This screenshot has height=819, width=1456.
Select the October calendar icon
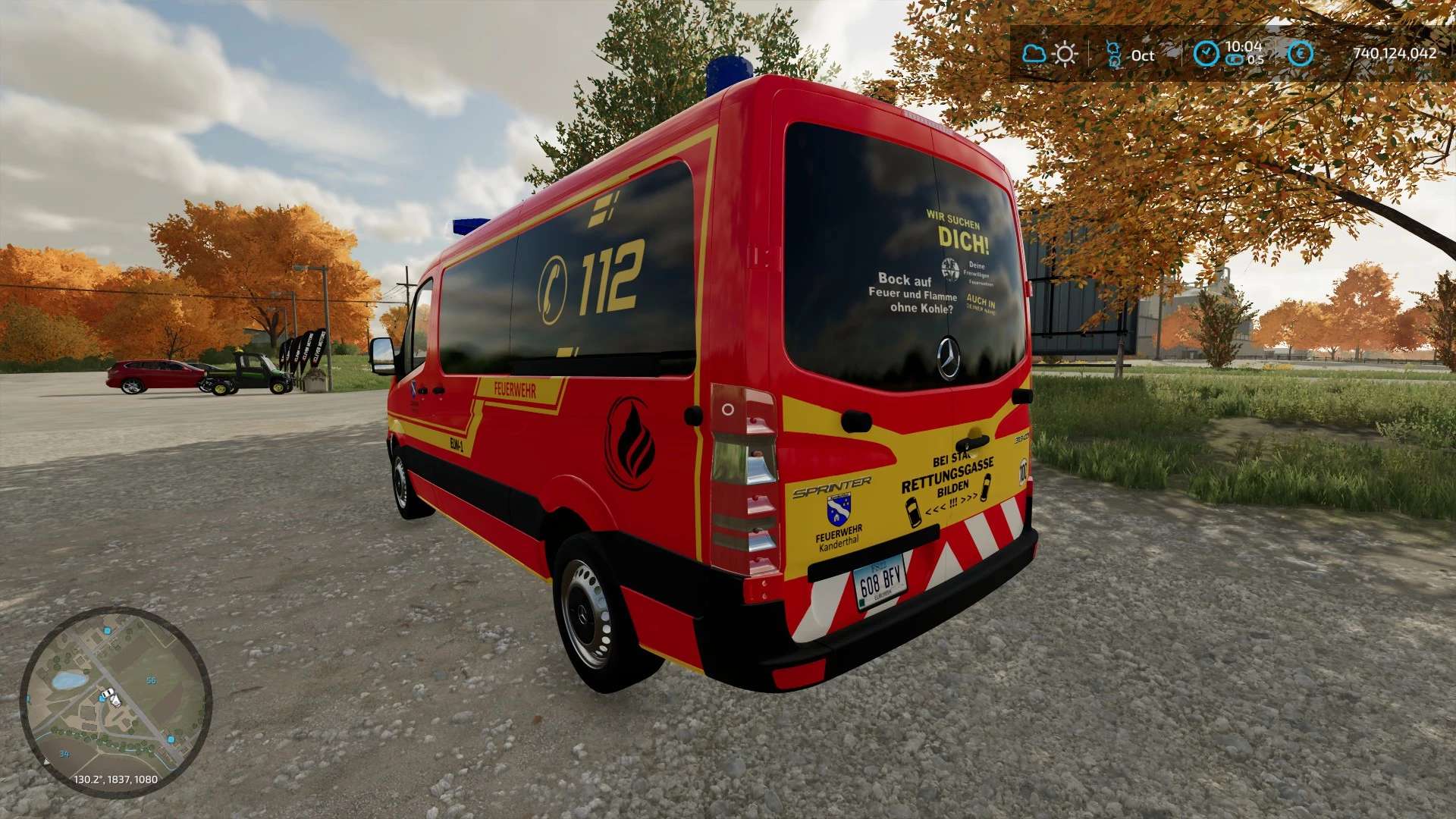[1113, 55]
